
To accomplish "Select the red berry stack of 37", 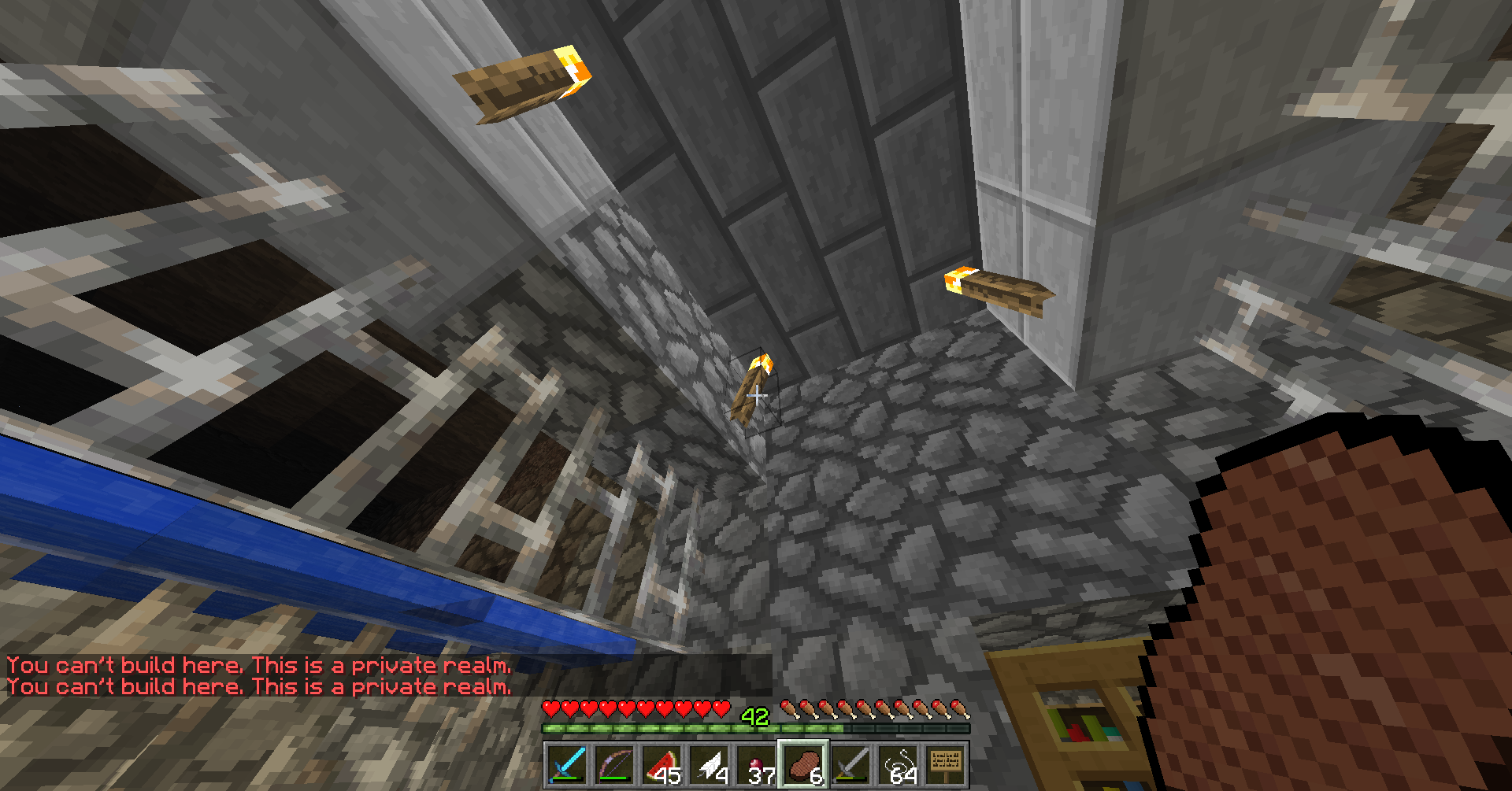I will coord(756,765).
